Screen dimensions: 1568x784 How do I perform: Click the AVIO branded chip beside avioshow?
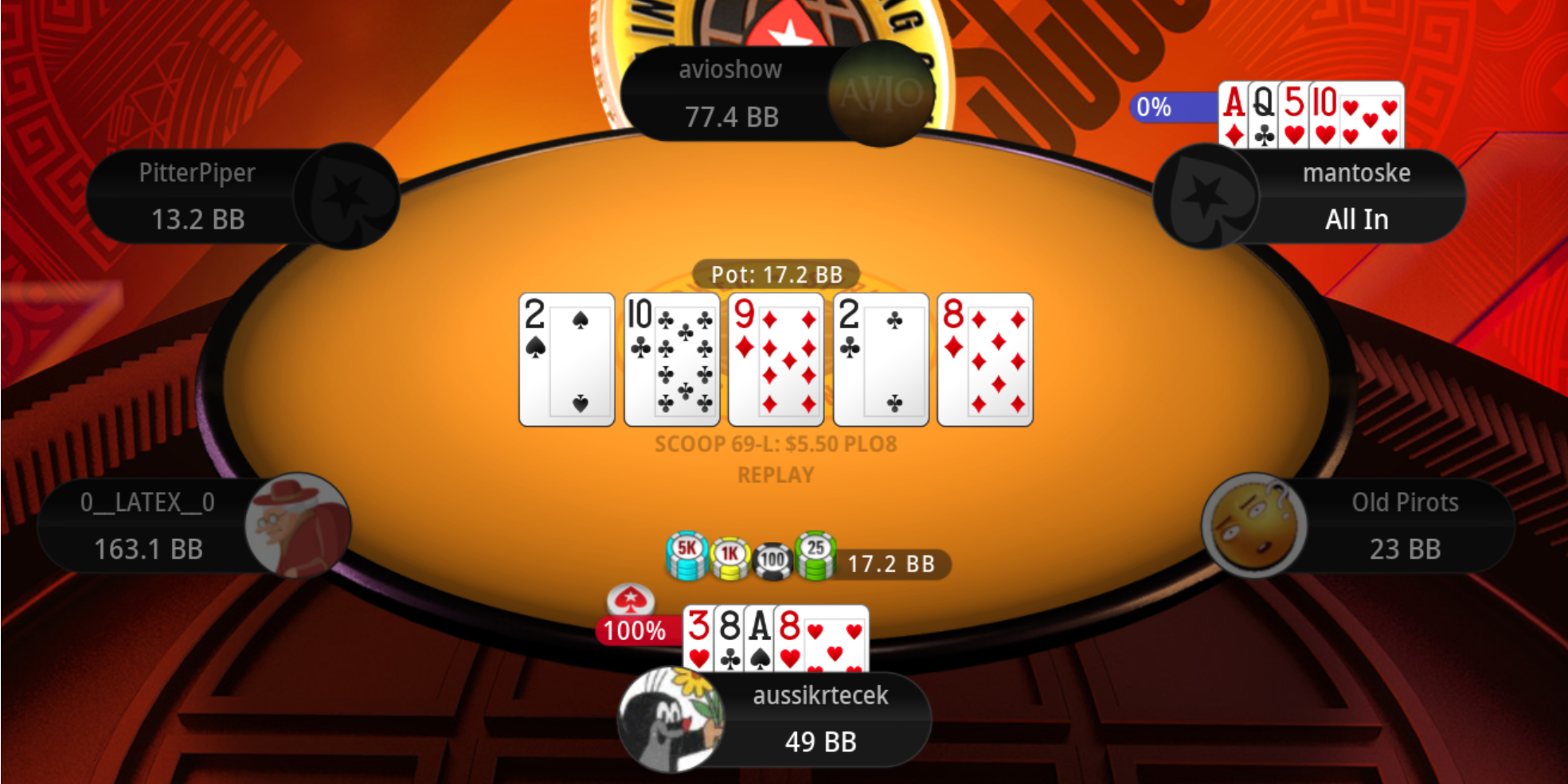point(881,96)
